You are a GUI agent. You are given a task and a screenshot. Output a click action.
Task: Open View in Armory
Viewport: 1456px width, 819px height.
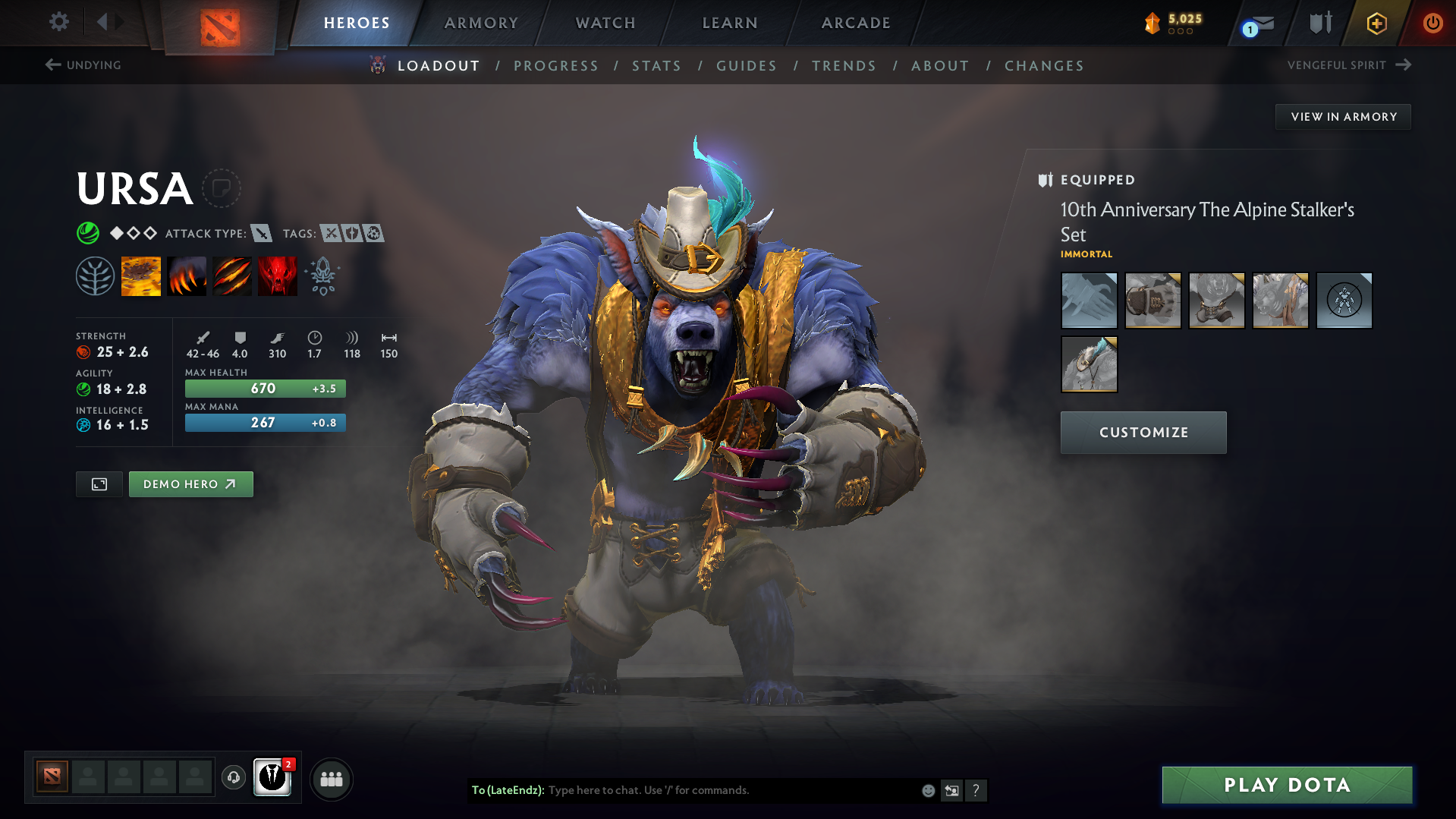click(x=1343, y=117)
